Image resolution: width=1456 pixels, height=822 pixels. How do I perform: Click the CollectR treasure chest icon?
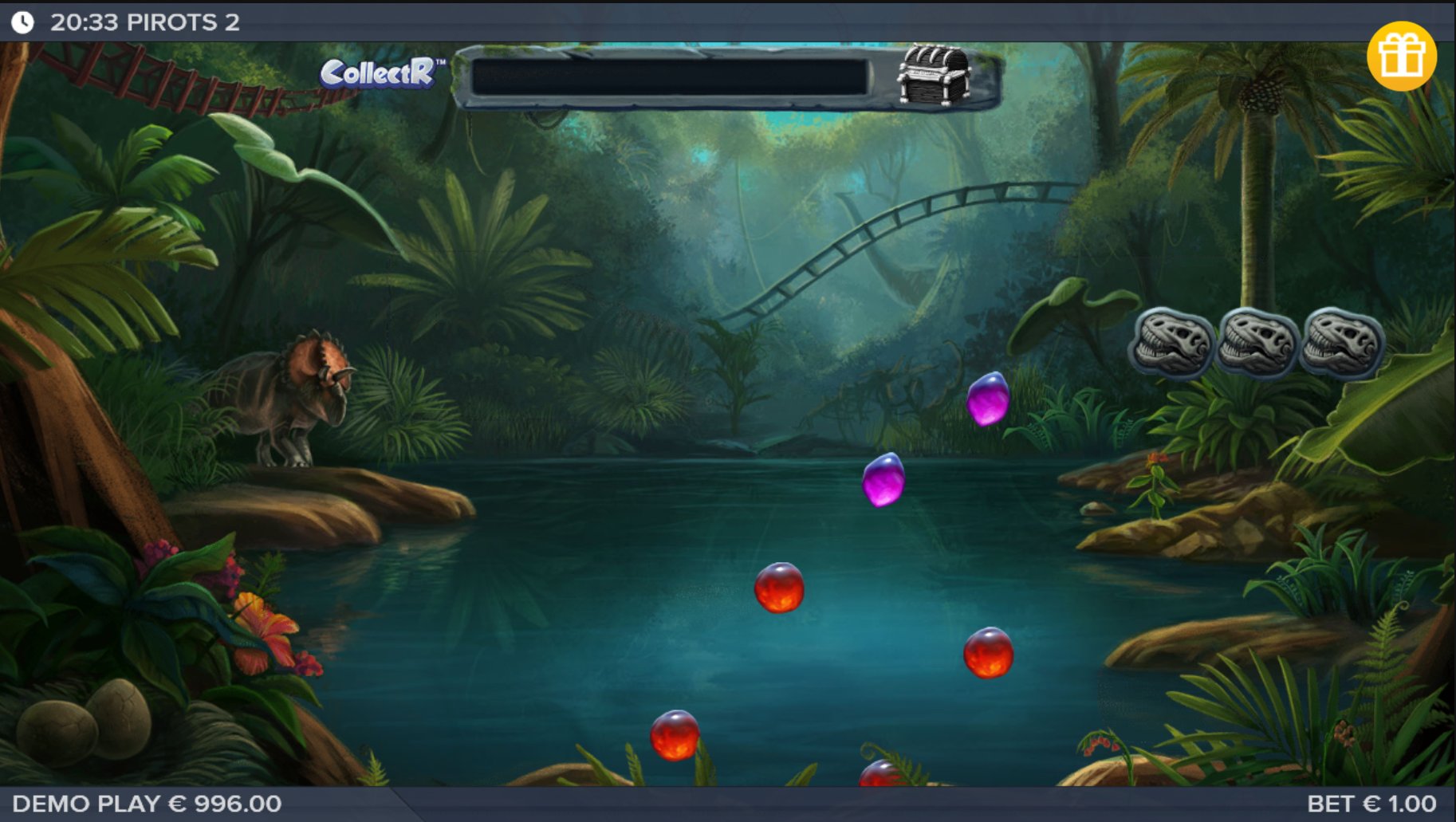coord(934,75)
